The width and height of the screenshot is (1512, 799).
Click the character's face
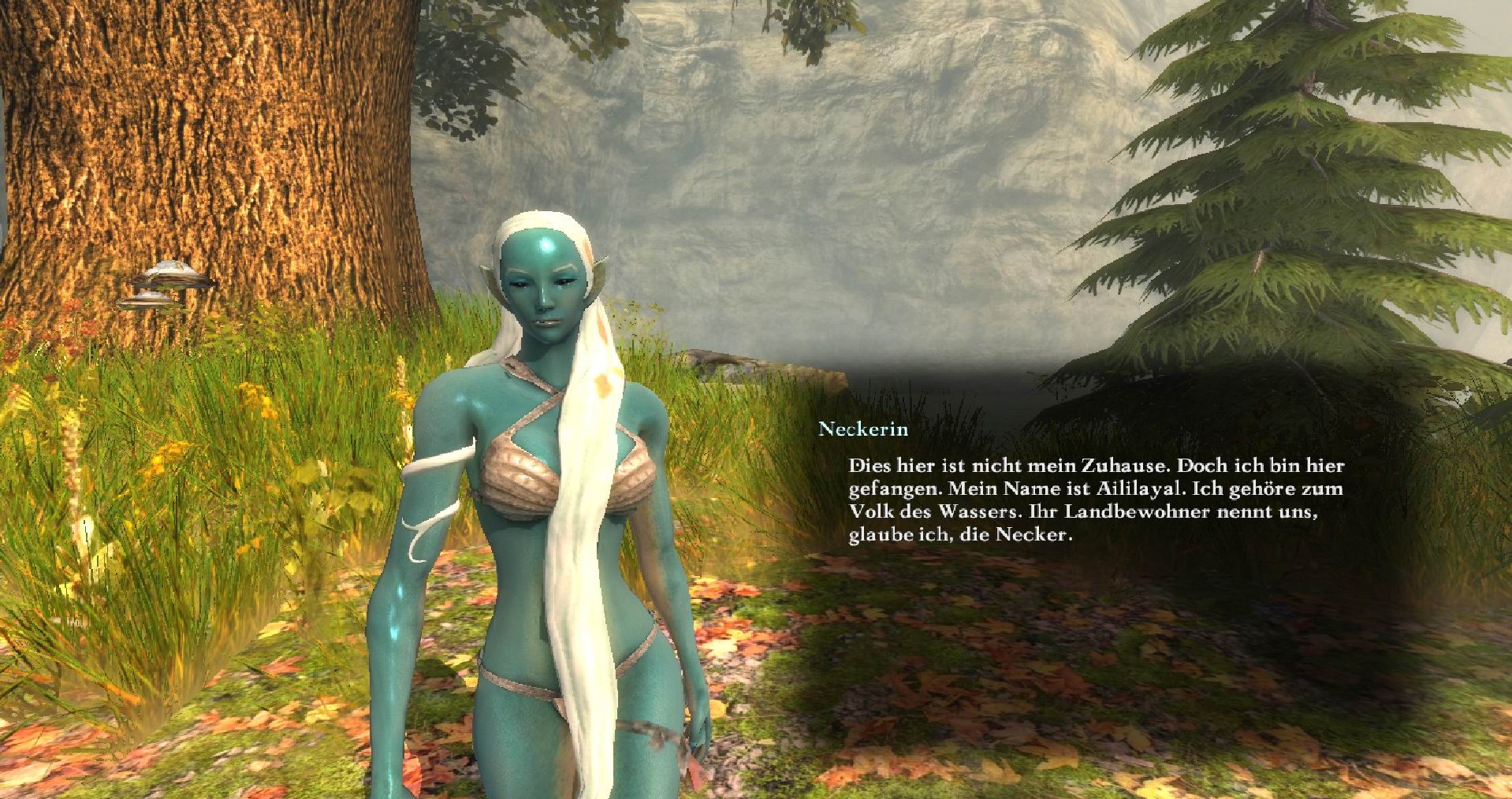click(x=544, y=292)
